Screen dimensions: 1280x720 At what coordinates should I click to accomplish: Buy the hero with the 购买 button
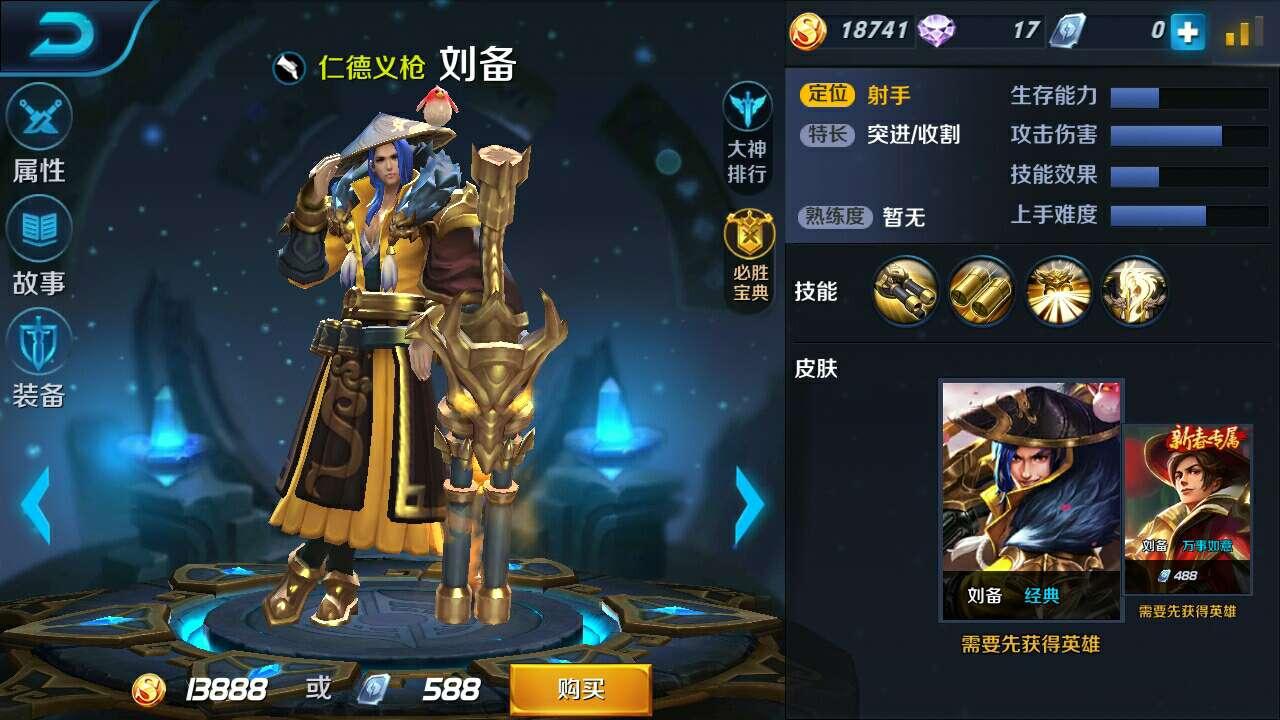pos(580,689)
